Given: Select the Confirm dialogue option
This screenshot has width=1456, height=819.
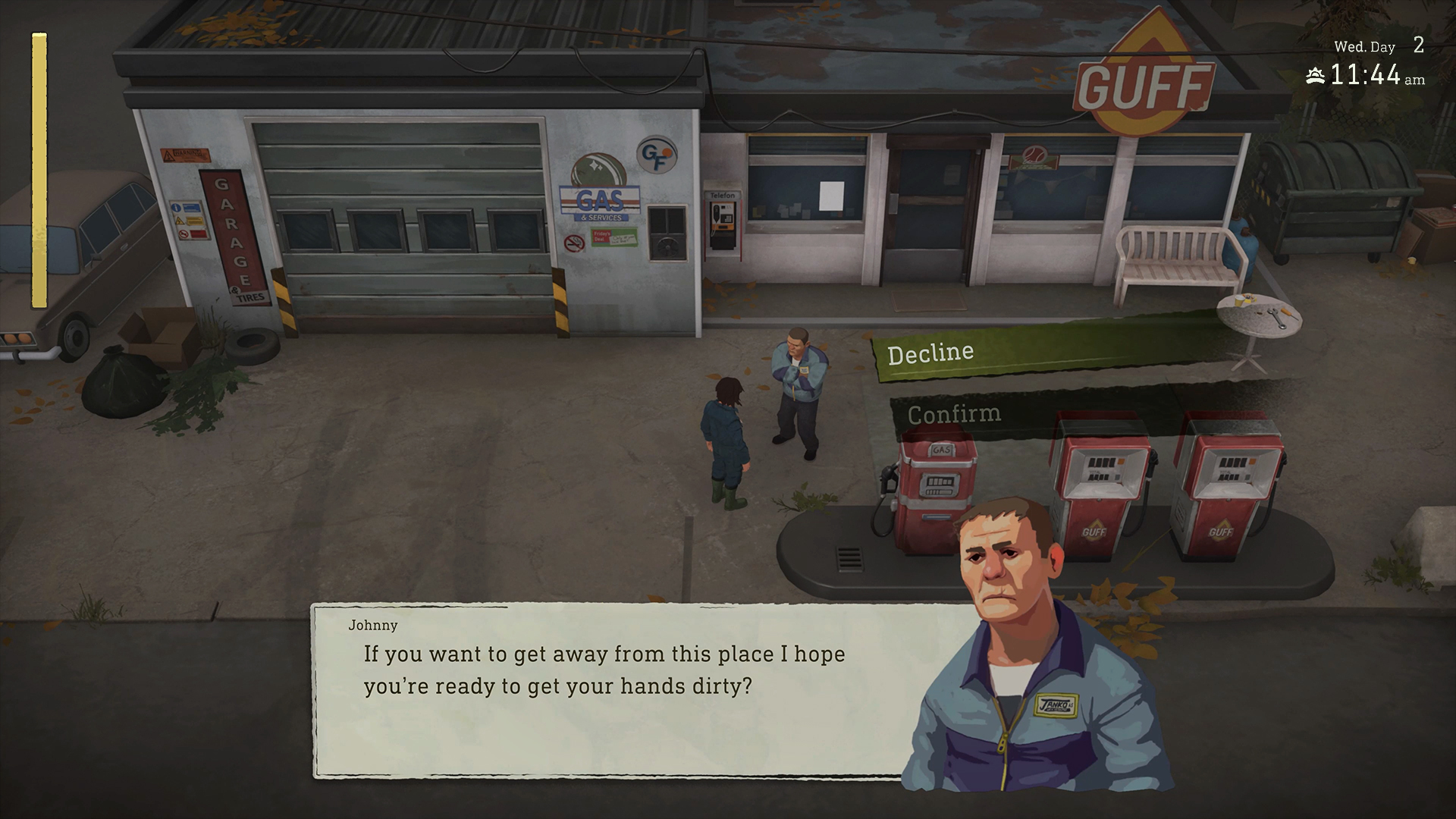Looking at the screenshot, I should [955, 413].
